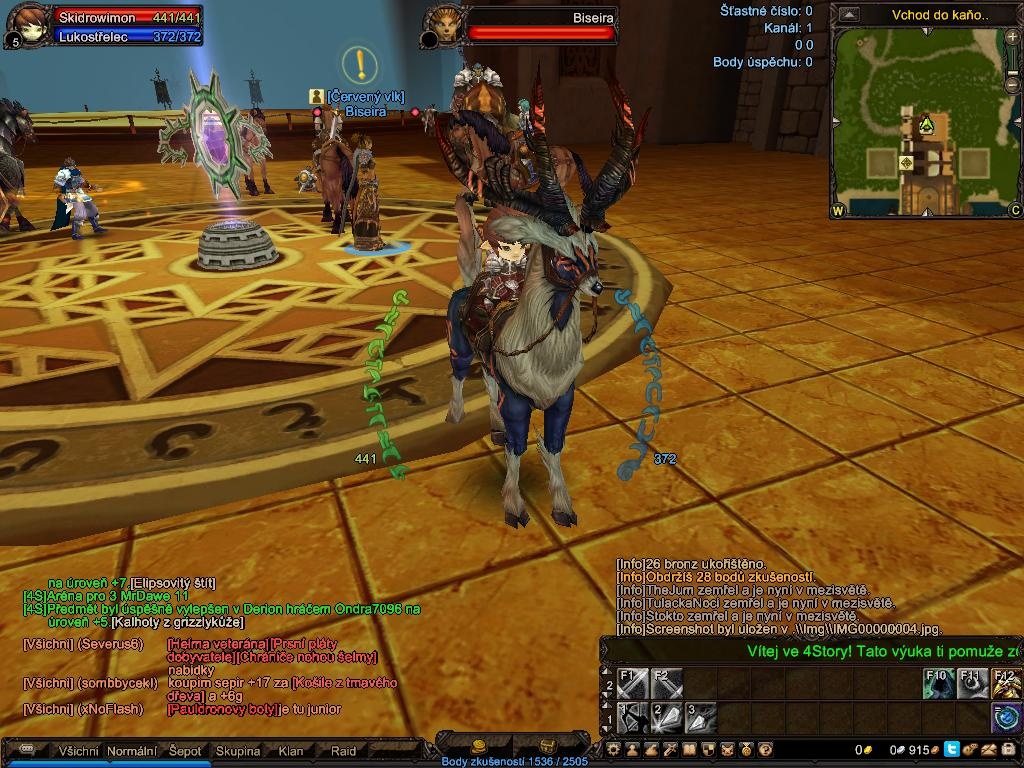Use the F1 crossed swords hotkey slot
This screenshot has width=1024, height=768.
633,684
